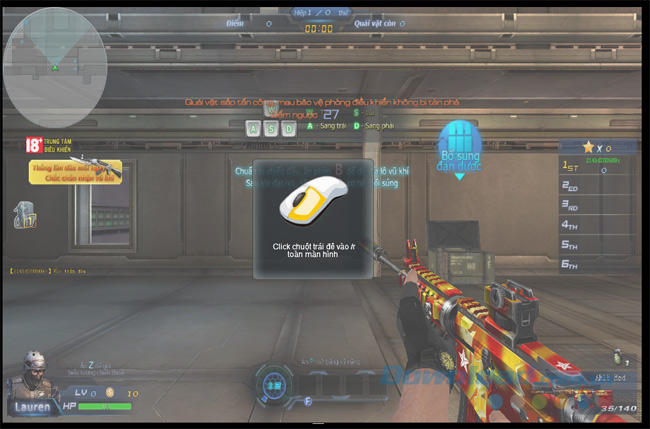The image size is (650, 429).
Task: Select the 1ST ranking row
Action: (x=597, y=166)
